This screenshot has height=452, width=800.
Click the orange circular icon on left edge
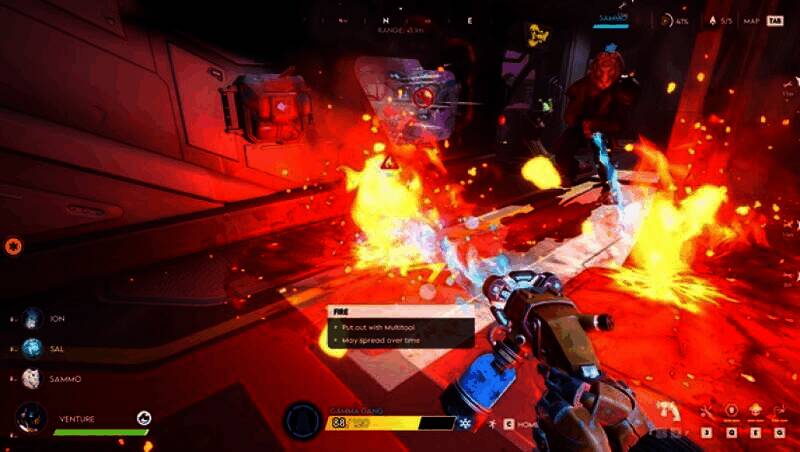(x=13, y=245)
